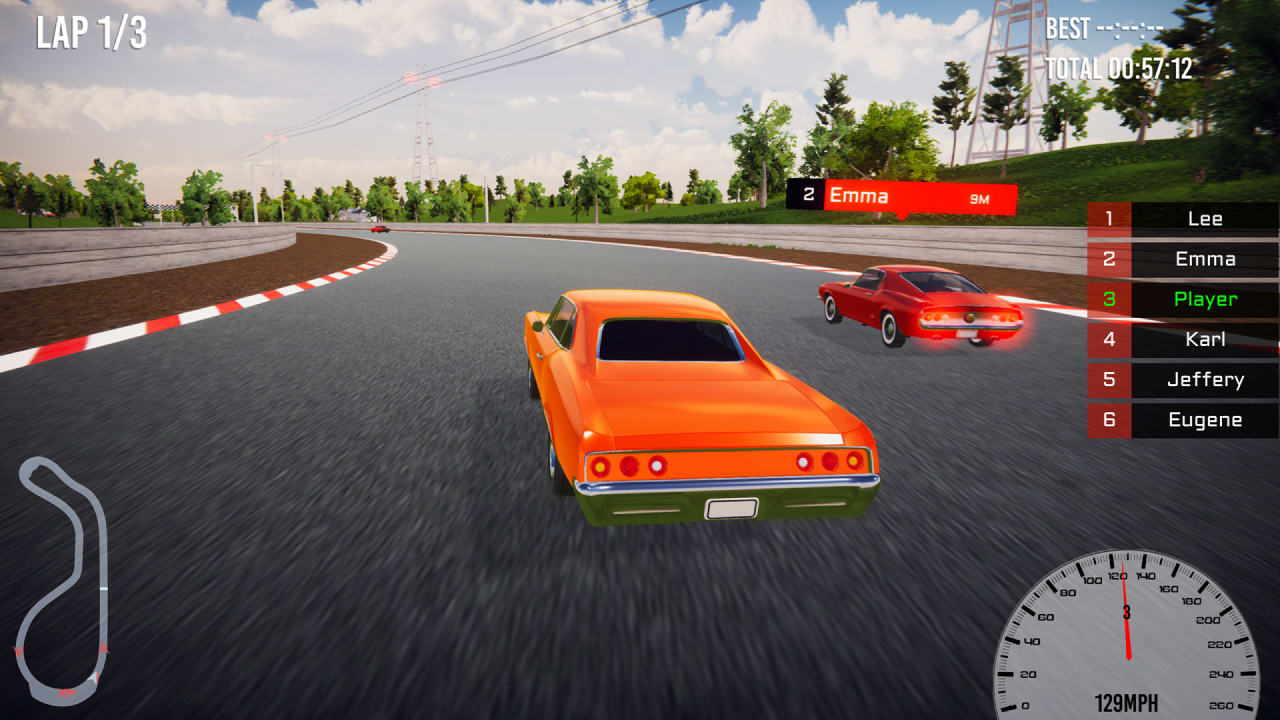Click position number 6 next to Eugene
1280x720 pixels.
click(x=1110, y=420)
